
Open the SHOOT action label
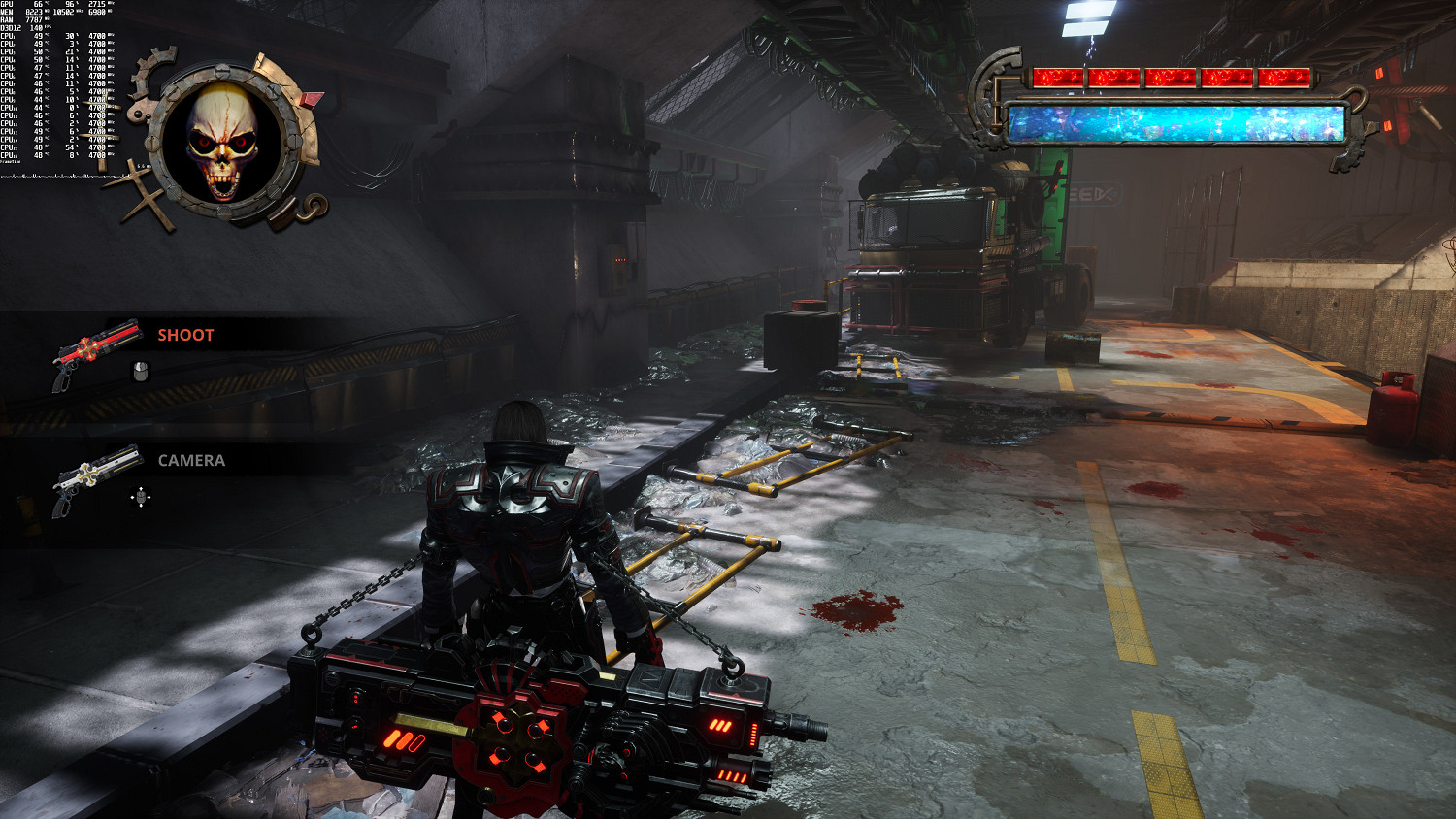pyautogui.click(x=184, y=335)
